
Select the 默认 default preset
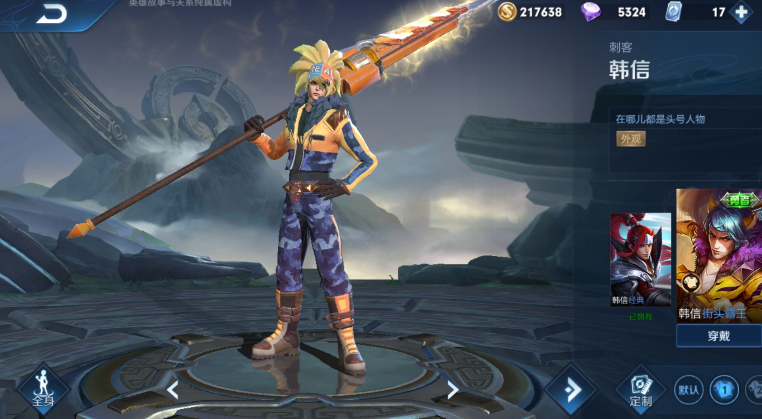[x=688, y=389]
